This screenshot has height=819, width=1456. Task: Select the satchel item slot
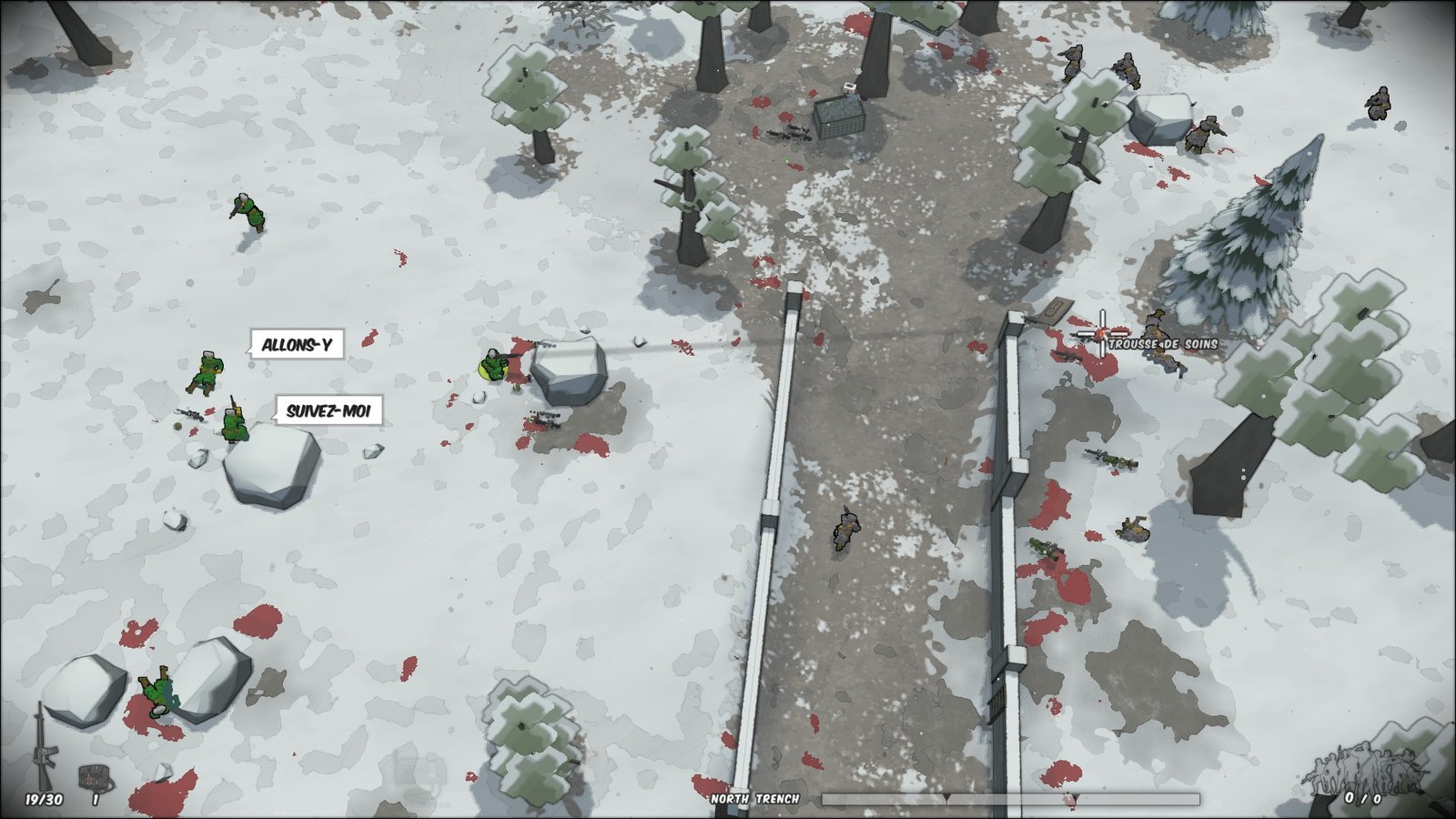click(94, 777)
